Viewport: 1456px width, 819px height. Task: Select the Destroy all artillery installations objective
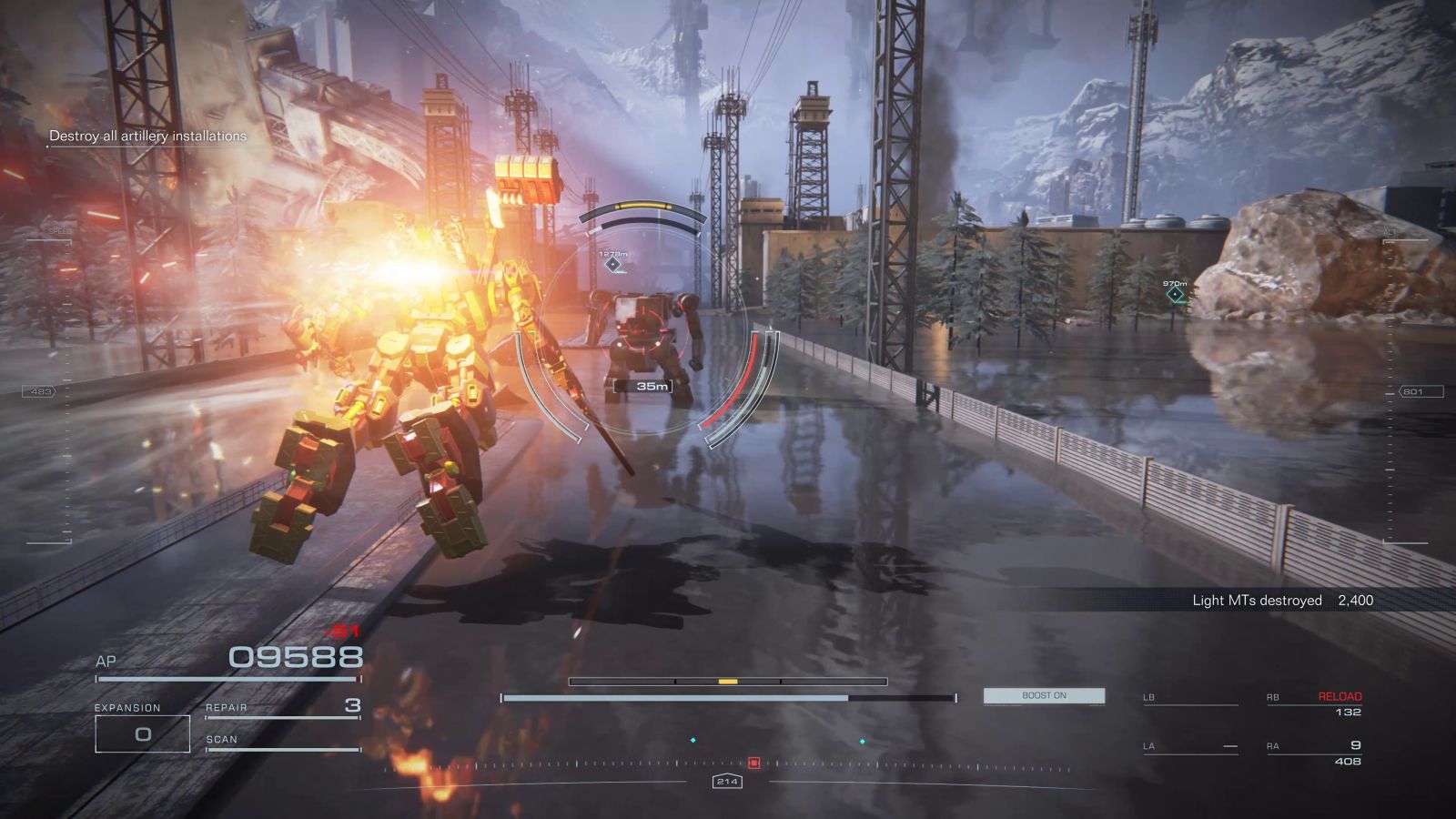[x=147, y=136]
